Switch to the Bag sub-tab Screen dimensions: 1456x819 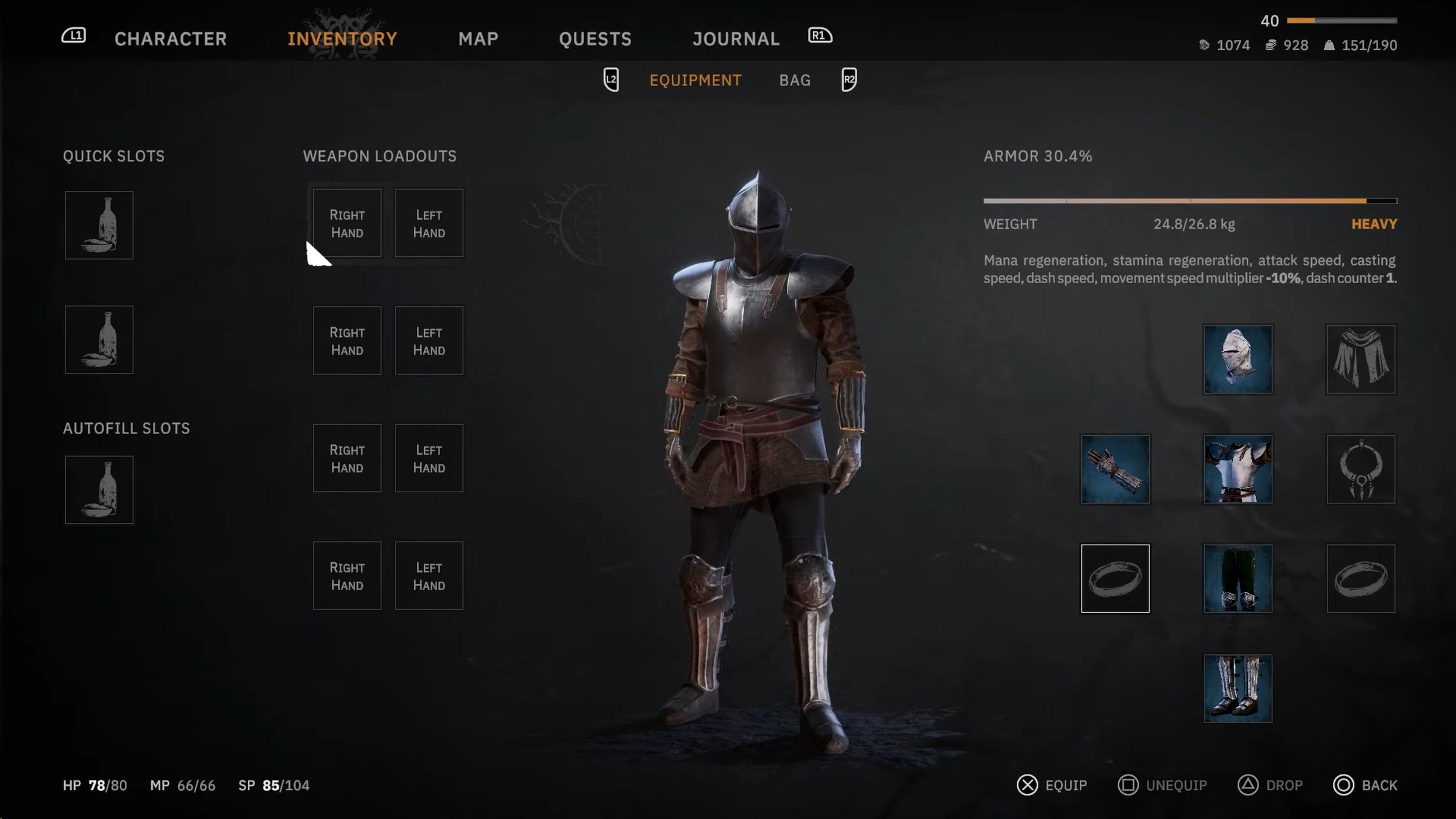click(795, 80)
